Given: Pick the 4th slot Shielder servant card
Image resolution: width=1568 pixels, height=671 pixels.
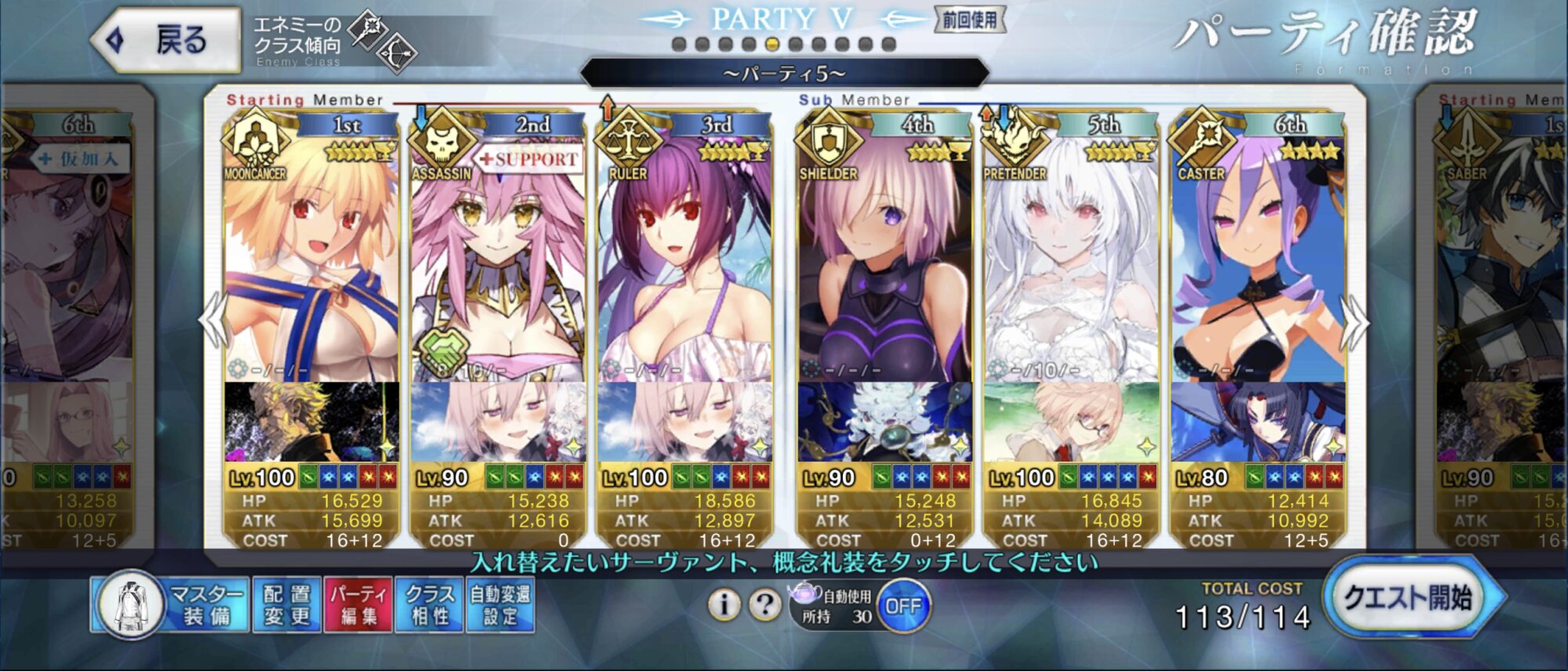Looking at the screenshot, I should [884, 259].
